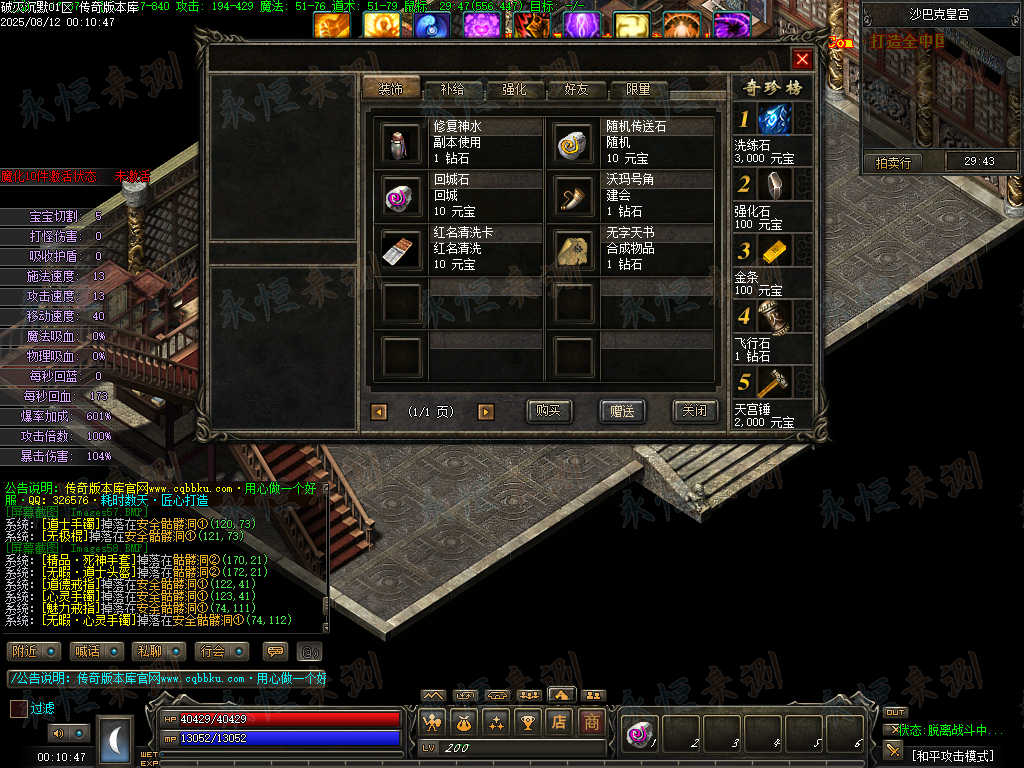Viewport: 1024px width, 768px height.
Task: Open the 强化 shop tab
Action: (x=514, y=89)
